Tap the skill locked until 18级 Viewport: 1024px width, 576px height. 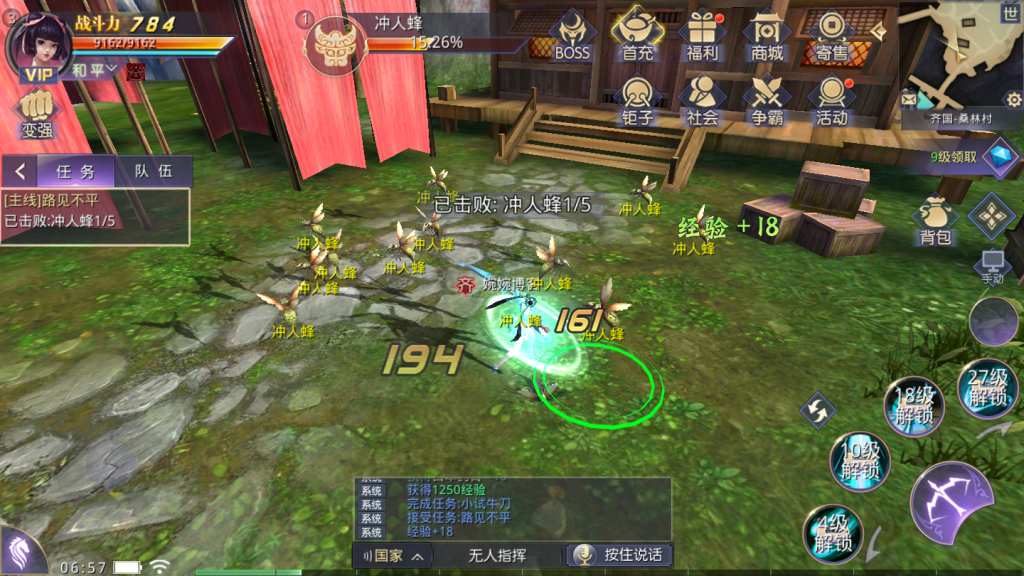[915, 404]
